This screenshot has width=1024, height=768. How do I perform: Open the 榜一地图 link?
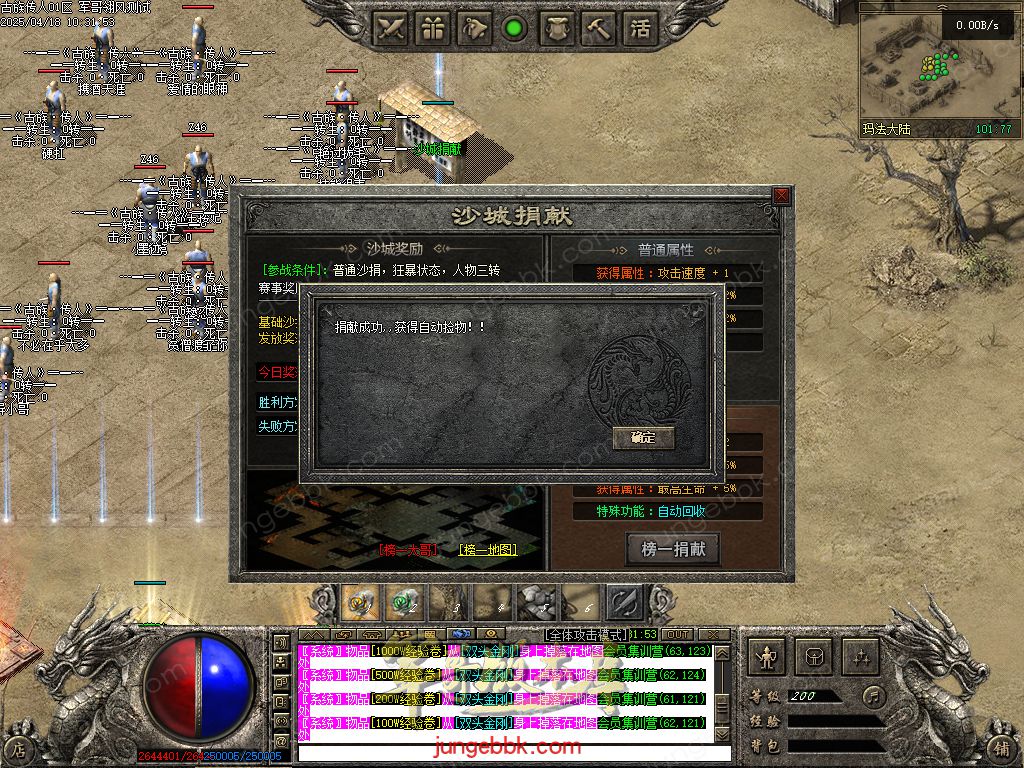click(488, 550)
